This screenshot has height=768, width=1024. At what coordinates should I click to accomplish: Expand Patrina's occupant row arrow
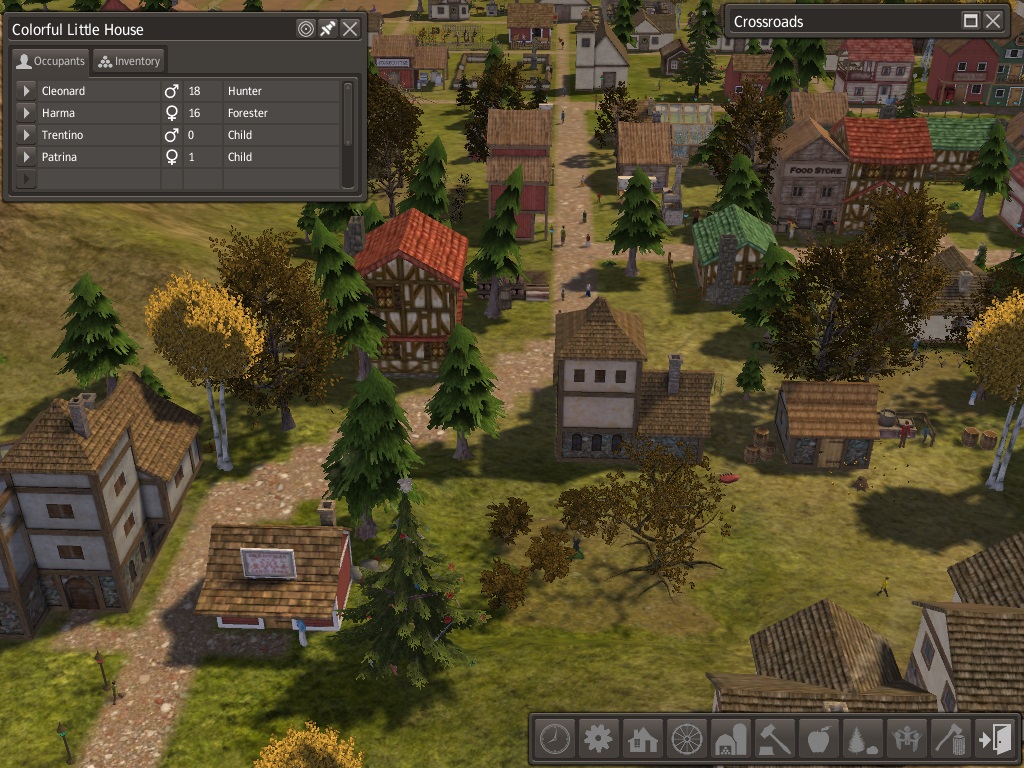27,157
